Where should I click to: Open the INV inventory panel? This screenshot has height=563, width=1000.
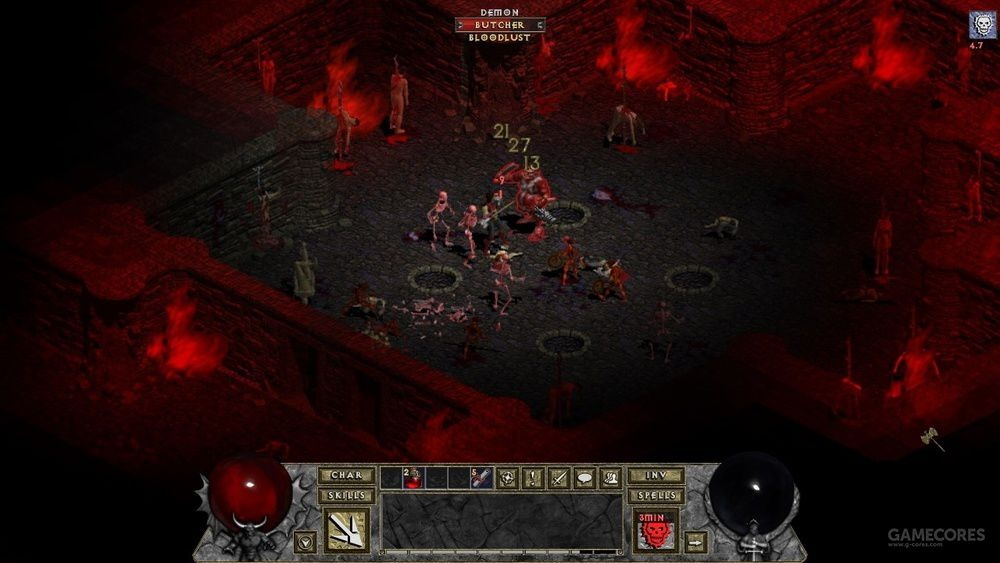(x=656, y=476)
